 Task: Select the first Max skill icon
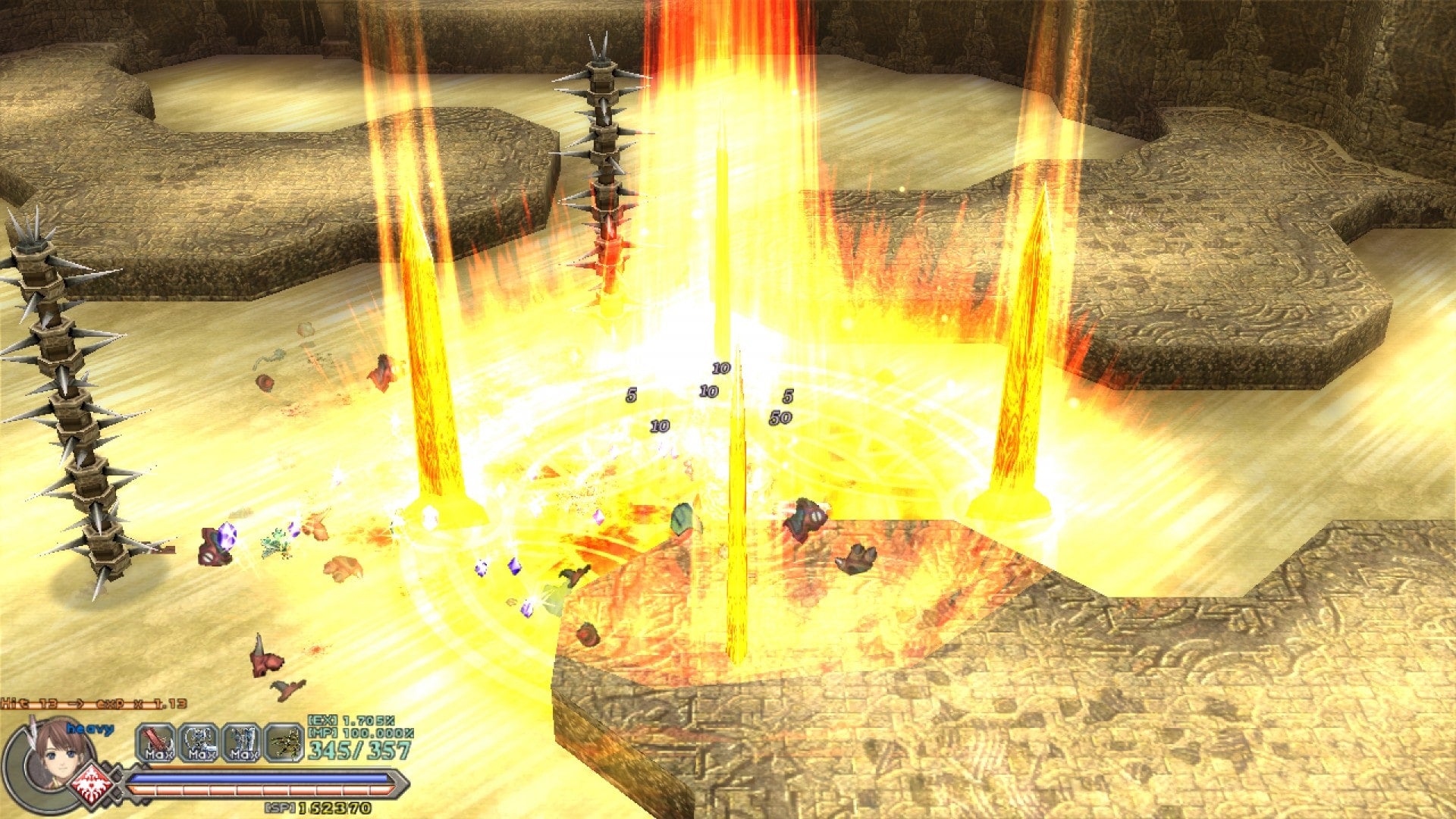pos(155,742)
